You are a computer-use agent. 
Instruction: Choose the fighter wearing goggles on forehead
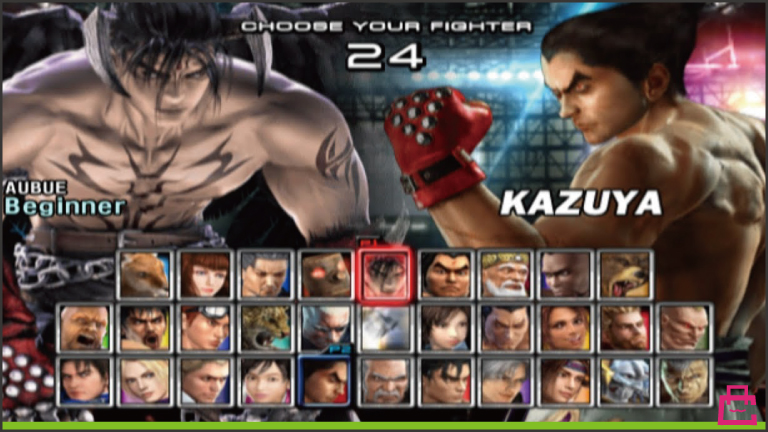point(204,328)
